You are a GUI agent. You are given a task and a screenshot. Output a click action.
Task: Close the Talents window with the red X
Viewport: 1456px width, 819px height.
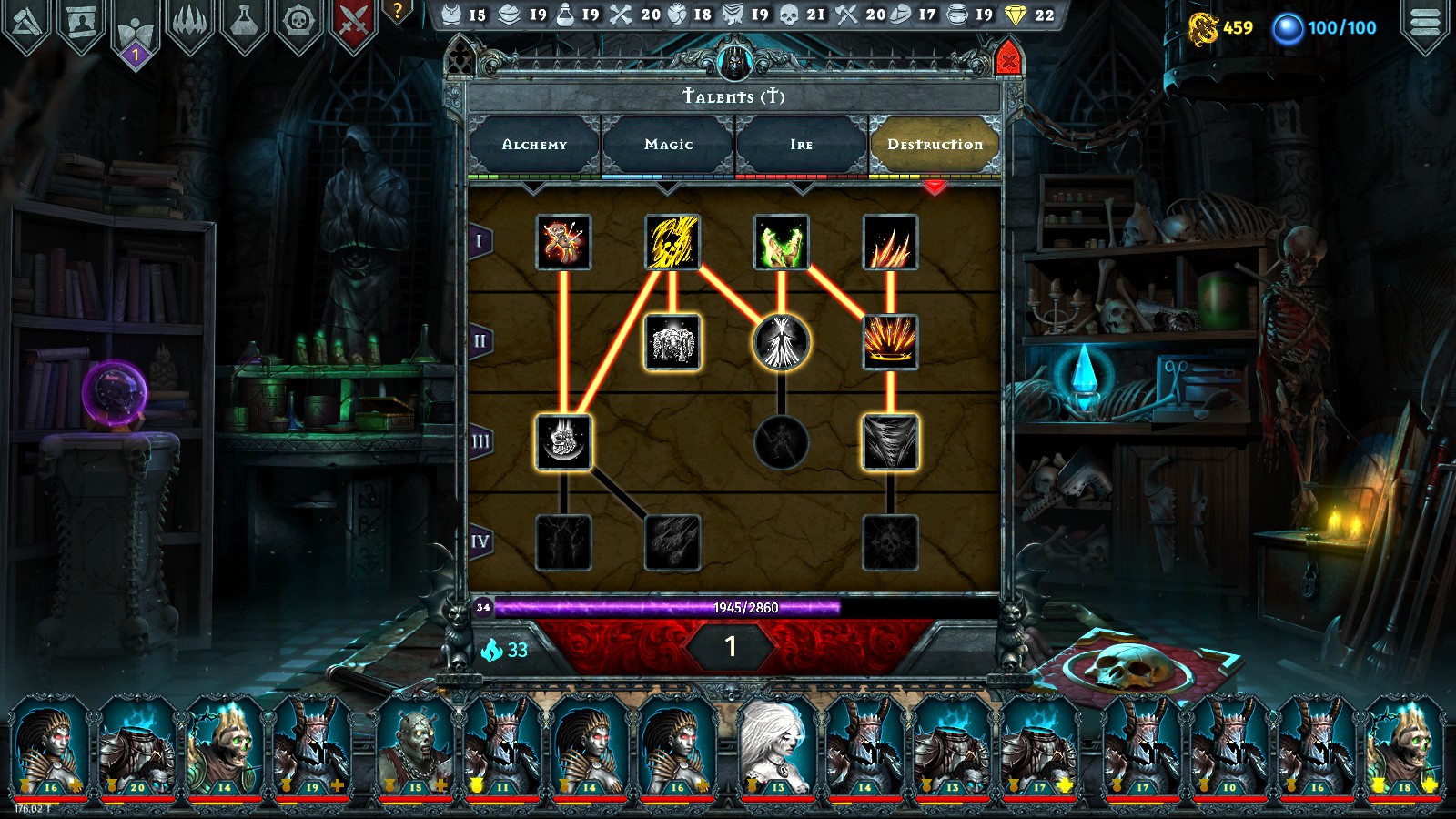1007,61
